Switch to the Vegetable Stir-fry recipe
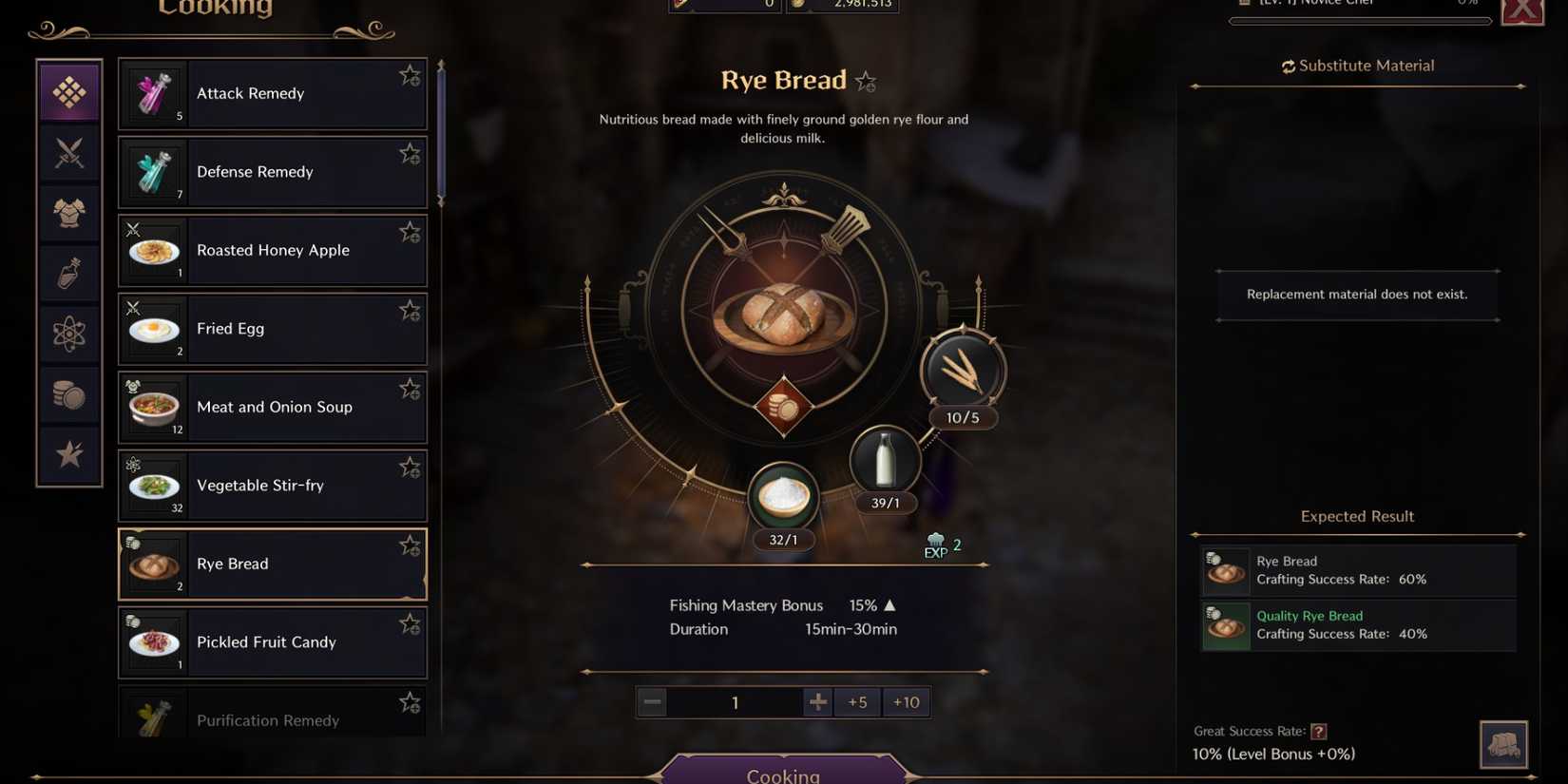The height and width of the screenshot is (784, 1568). point(273,485)
